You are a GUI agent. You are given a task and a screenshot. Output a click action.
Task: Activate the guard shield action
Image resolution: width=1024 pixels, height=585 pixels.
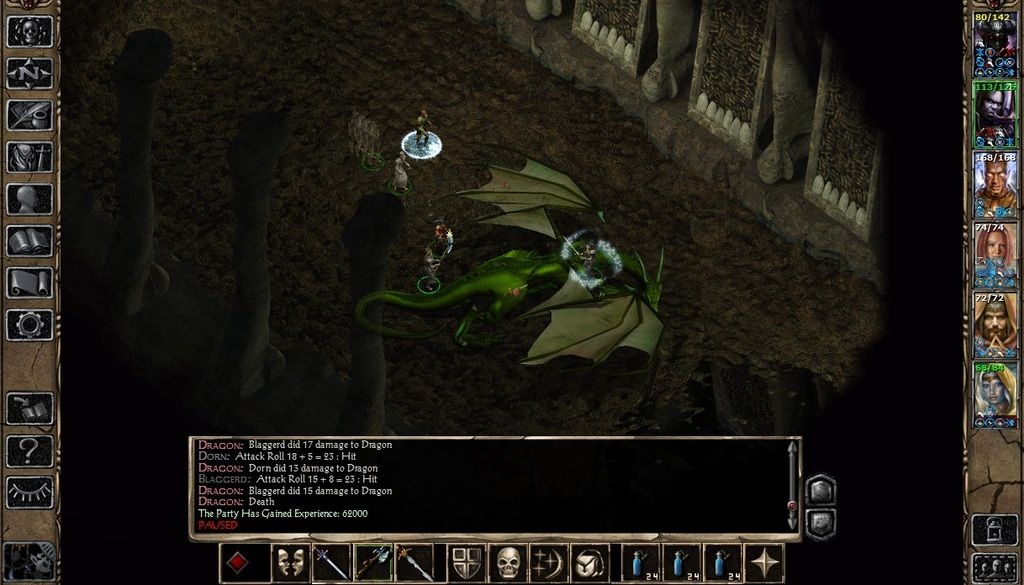467,563
